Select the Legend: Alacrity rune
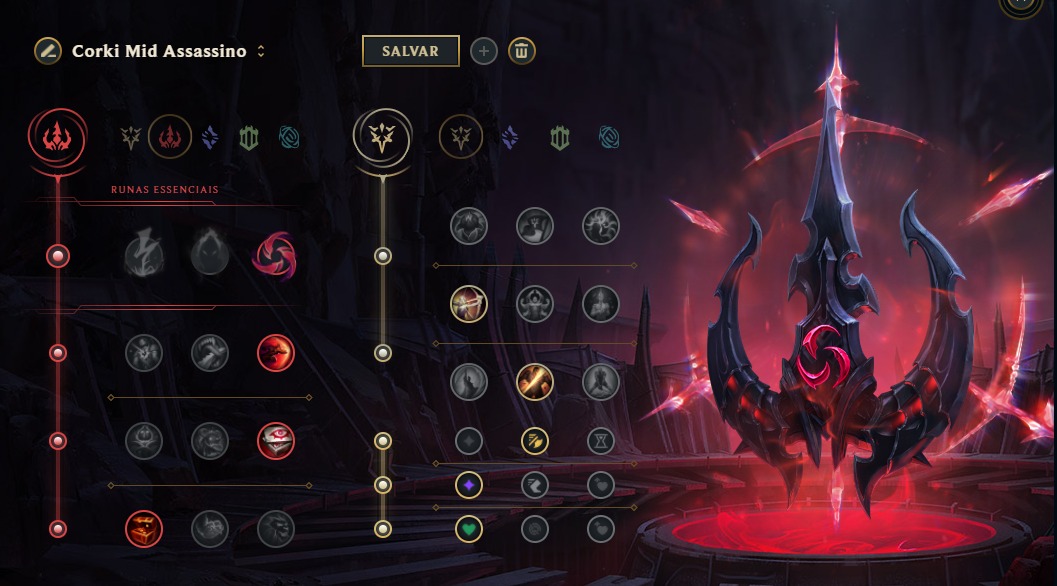The image size is (1057, 586). point(469,303)
